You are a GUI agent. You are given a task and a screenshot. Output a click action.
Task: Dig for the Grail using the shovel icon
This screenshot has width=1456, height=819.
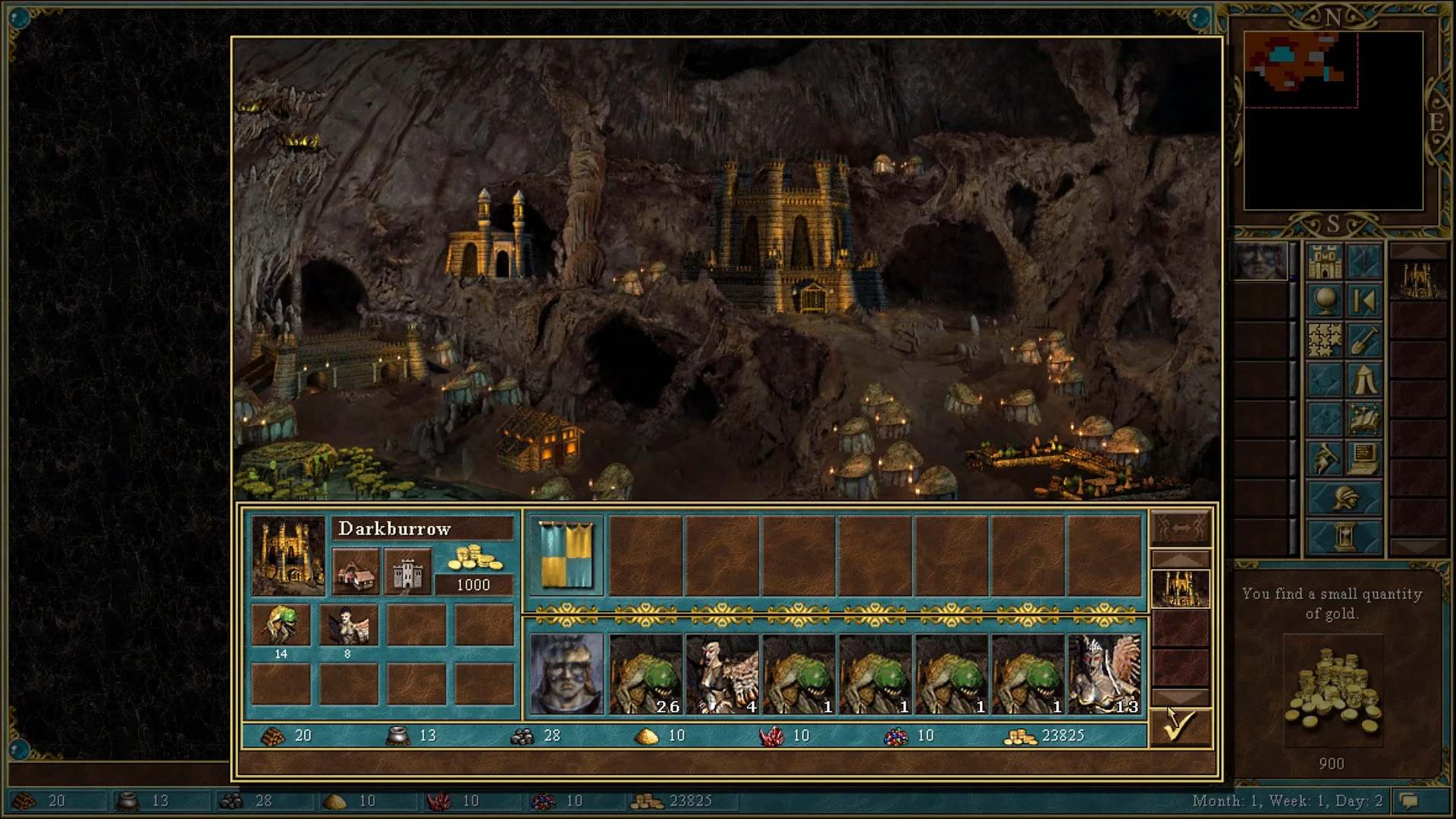tap(1363, 340)
